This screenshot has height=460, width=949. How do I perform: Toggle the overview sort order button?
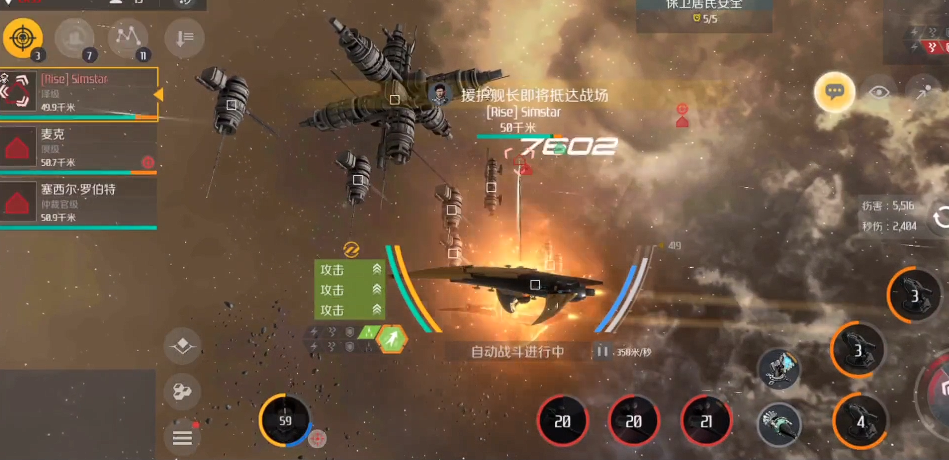184,38
